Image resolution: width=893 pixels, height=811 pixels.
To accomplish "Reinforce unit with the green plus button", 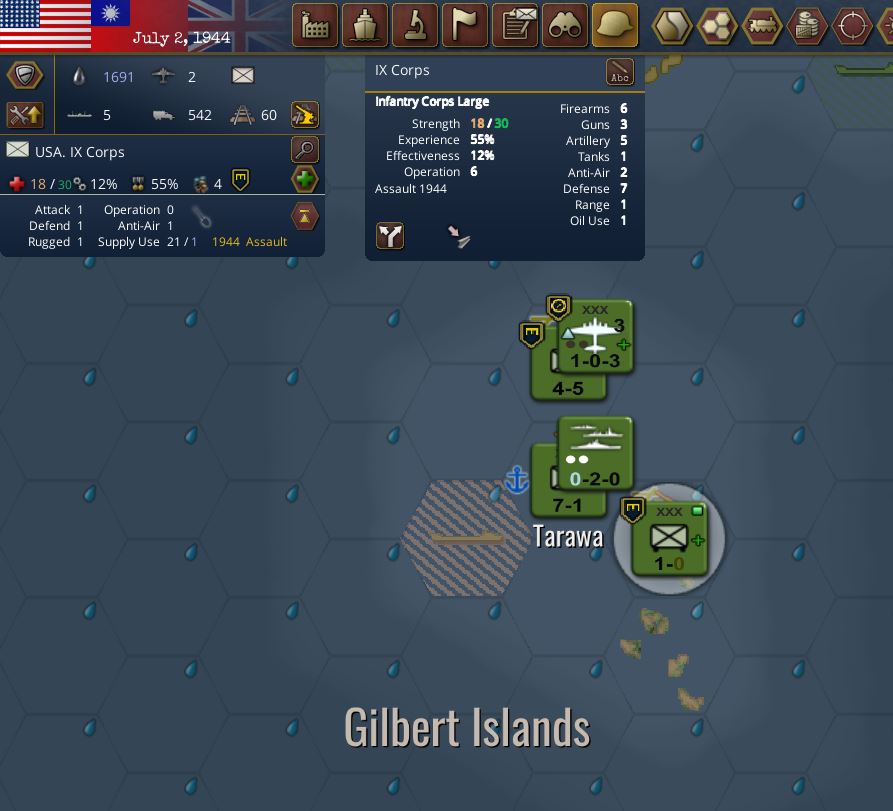I will coord(305,181).
